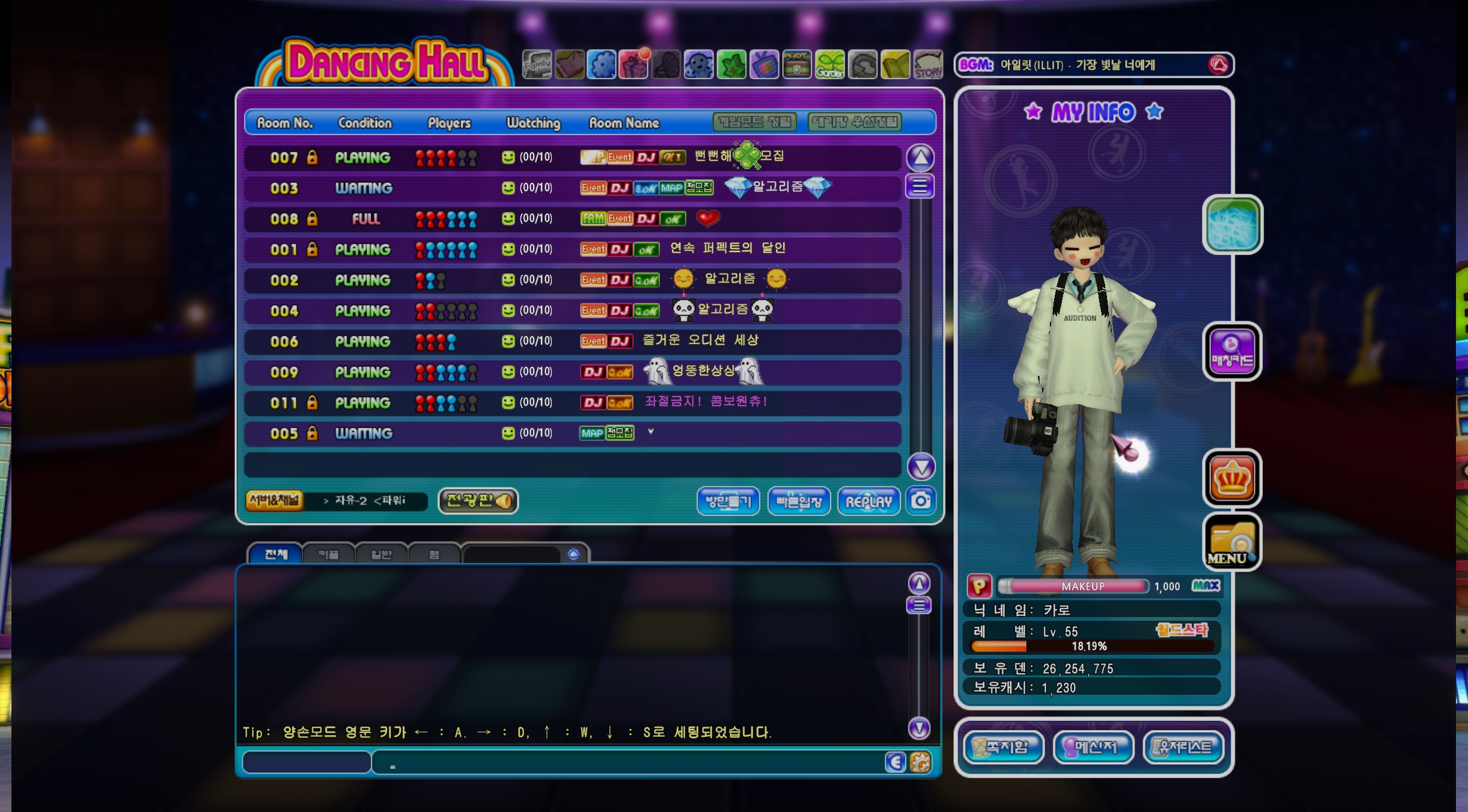Image resolution: width=1468 pixels, height=812 pixels.
Task: Join waiting room 003
Action: (572, 188)
